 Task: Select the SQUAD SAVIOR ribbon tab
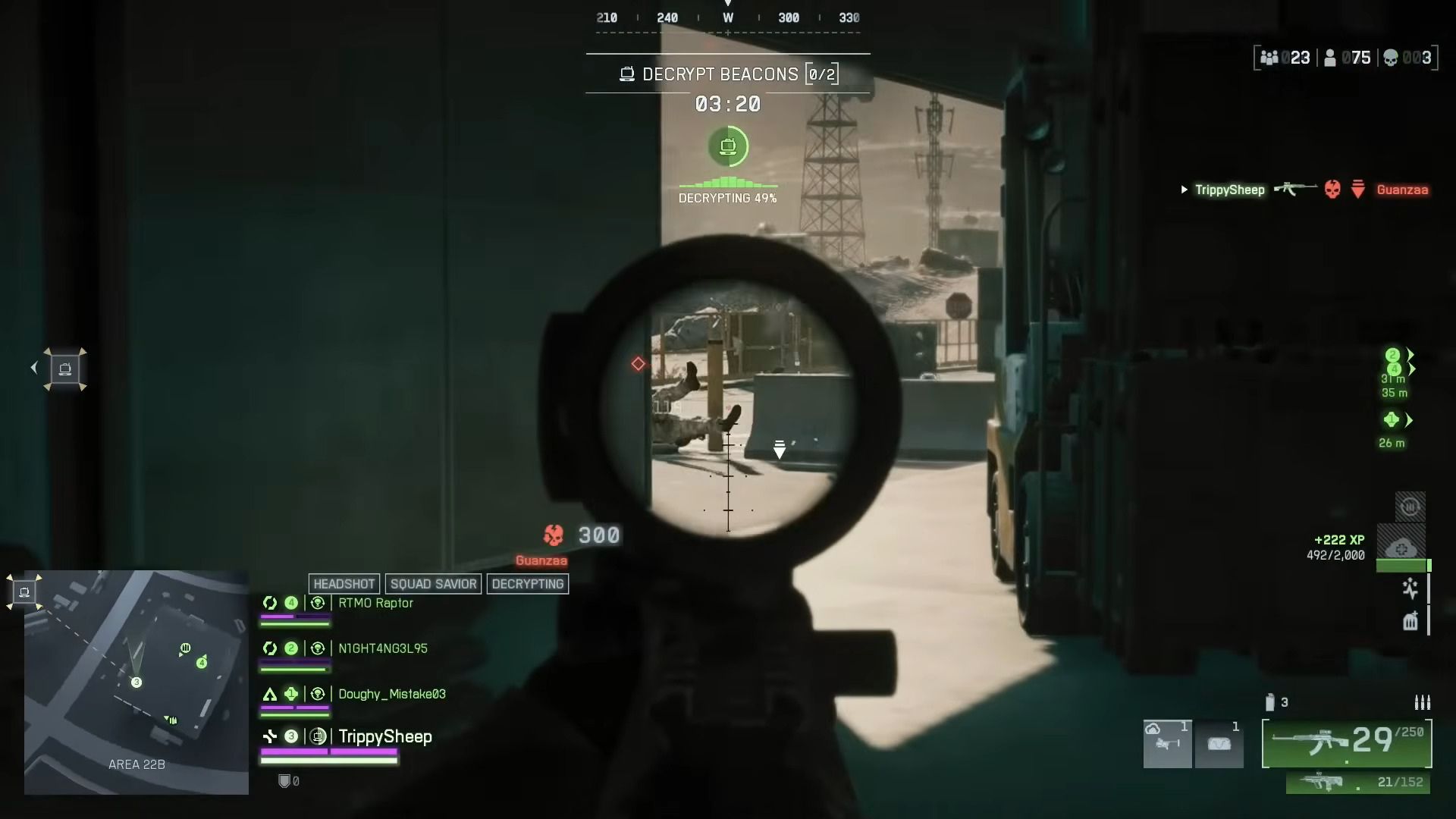coord(433,584)
